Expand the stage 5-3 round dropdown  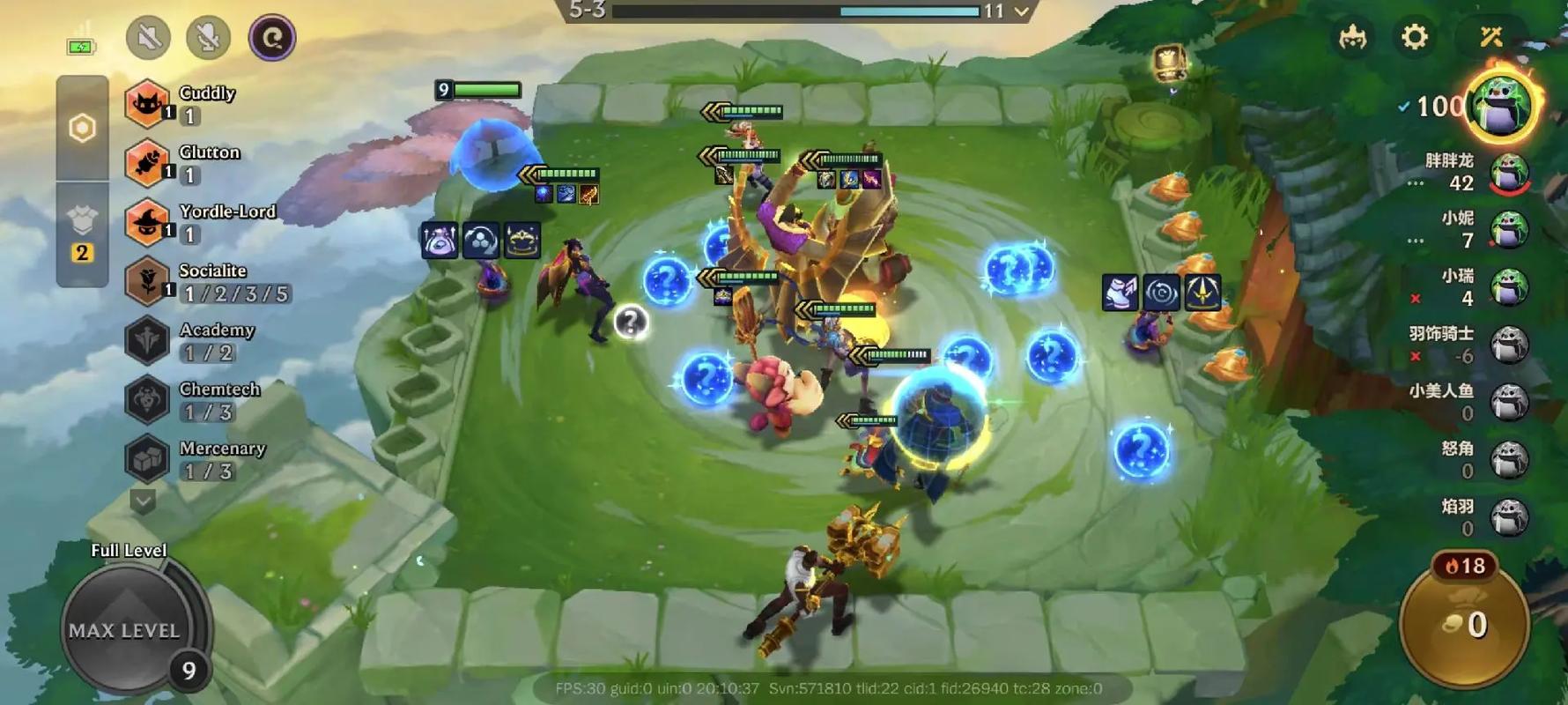[x=1022, y=11]
